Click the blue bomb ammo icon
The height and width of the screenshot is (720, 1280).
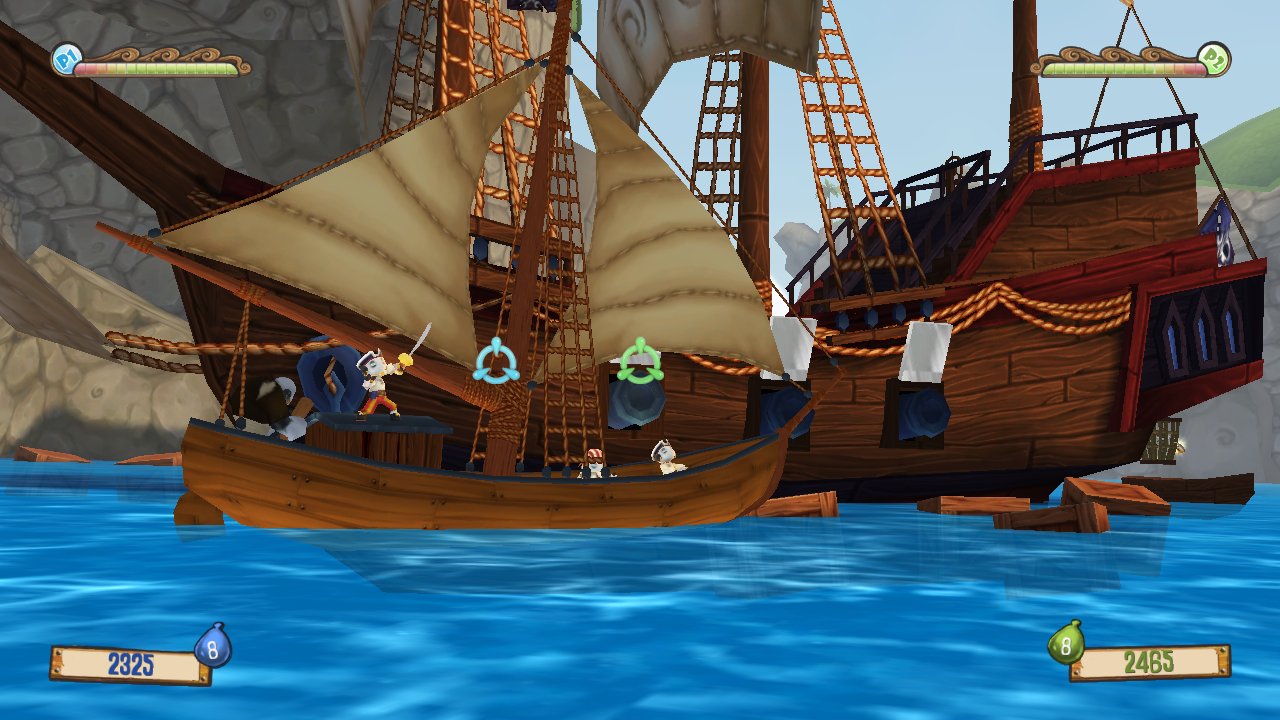tap(213, 648)
